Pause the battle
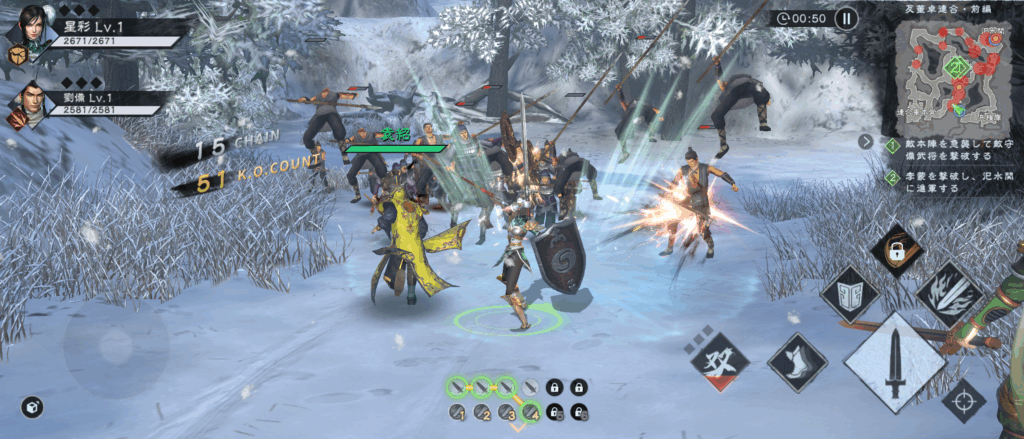The height and width of the screenshot is (439, 1024). point(846,18)
